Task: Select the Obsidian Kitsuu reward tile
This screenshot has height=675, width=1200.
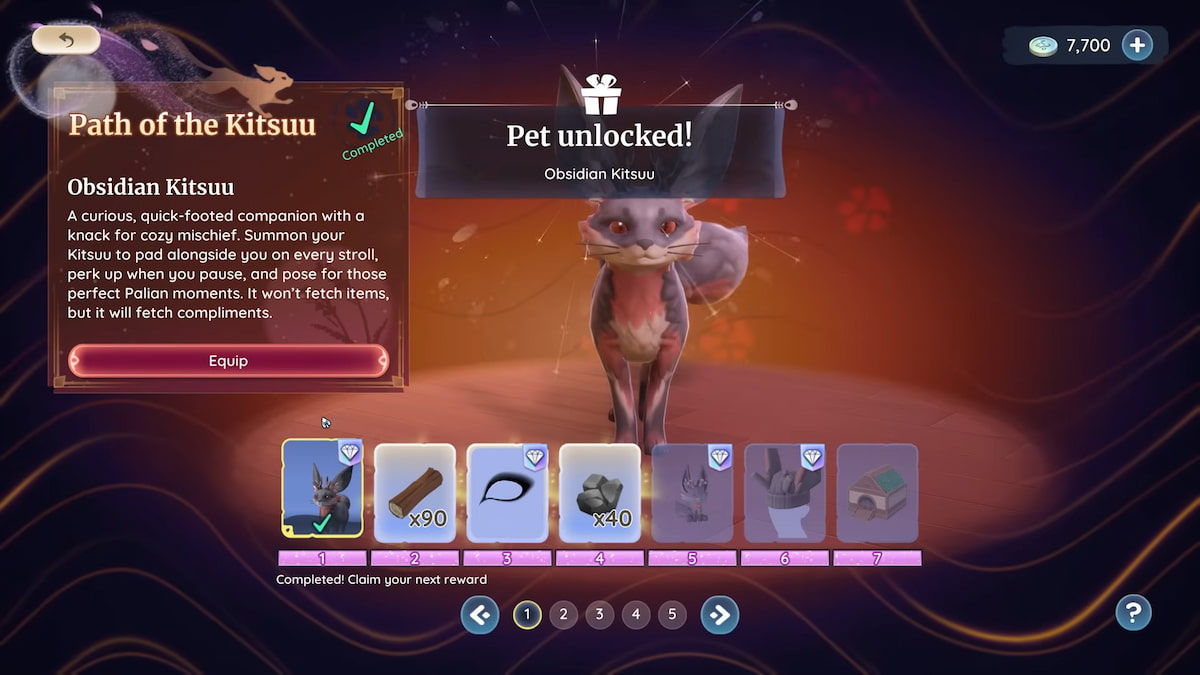Action: 322,490
